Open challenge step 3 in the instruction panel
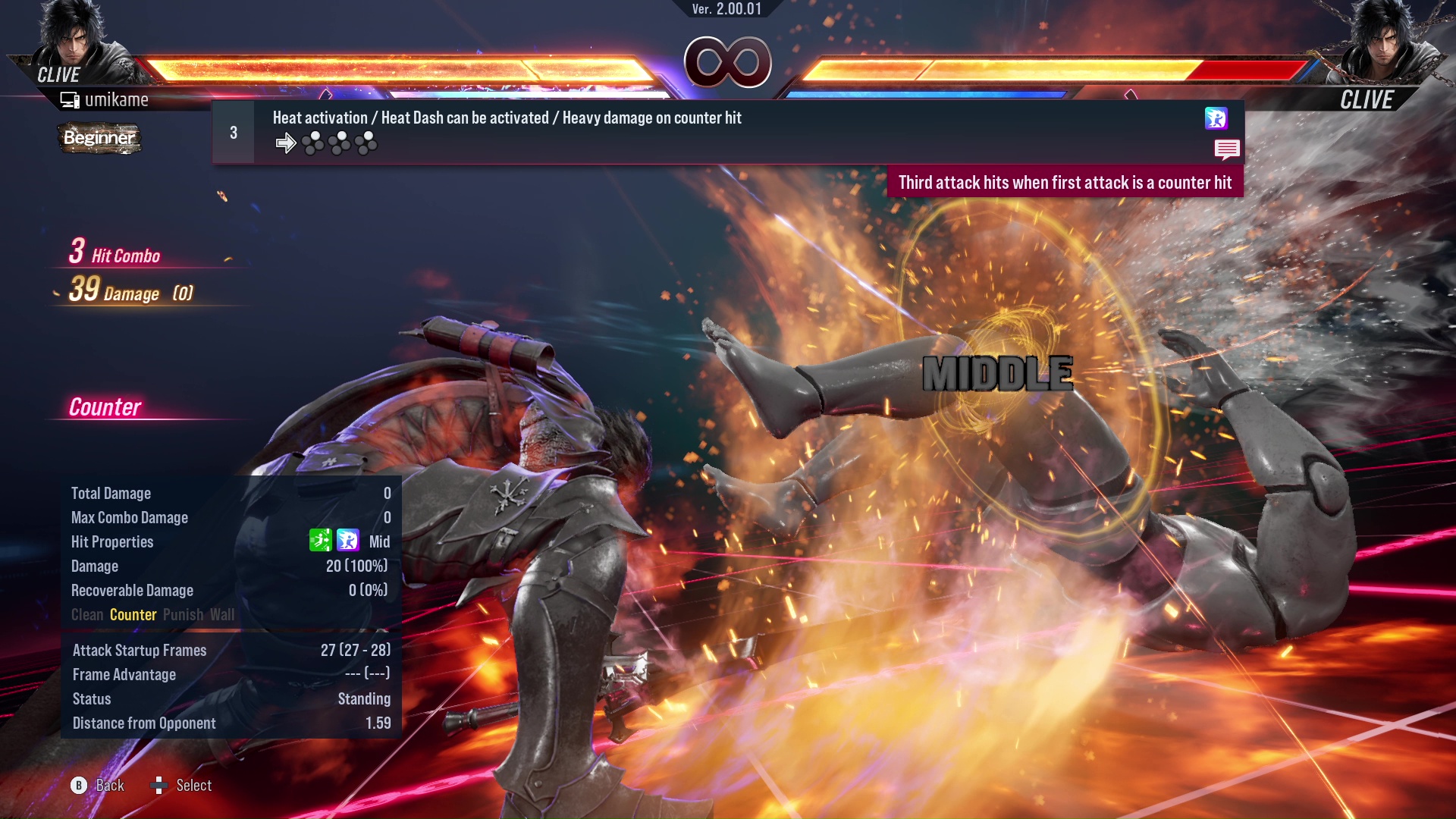The width and height of the screenshot is (1456, 819). tap(234, 131)
